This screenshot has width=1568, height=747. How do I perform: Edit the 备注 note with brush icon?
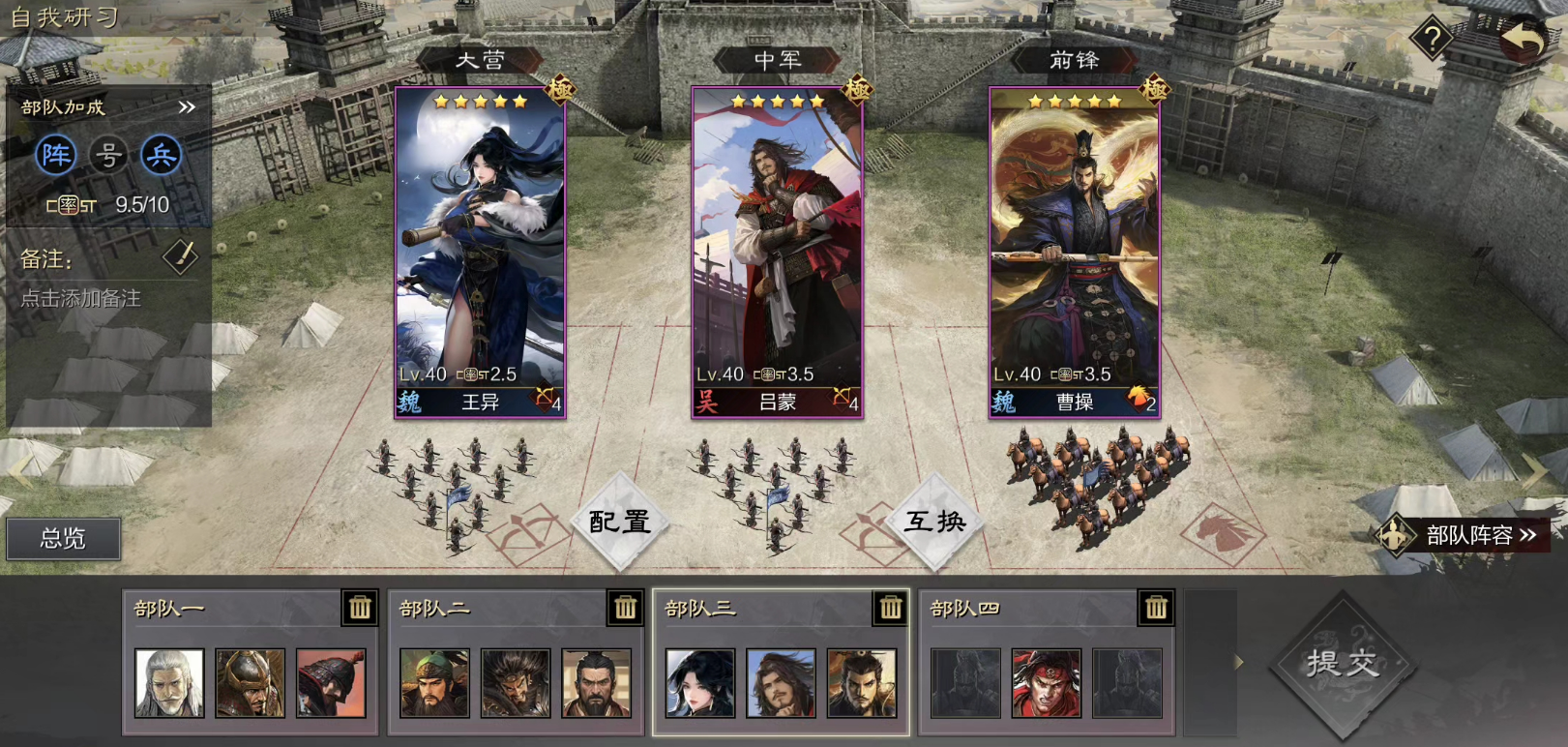click(x=180, y=257)
